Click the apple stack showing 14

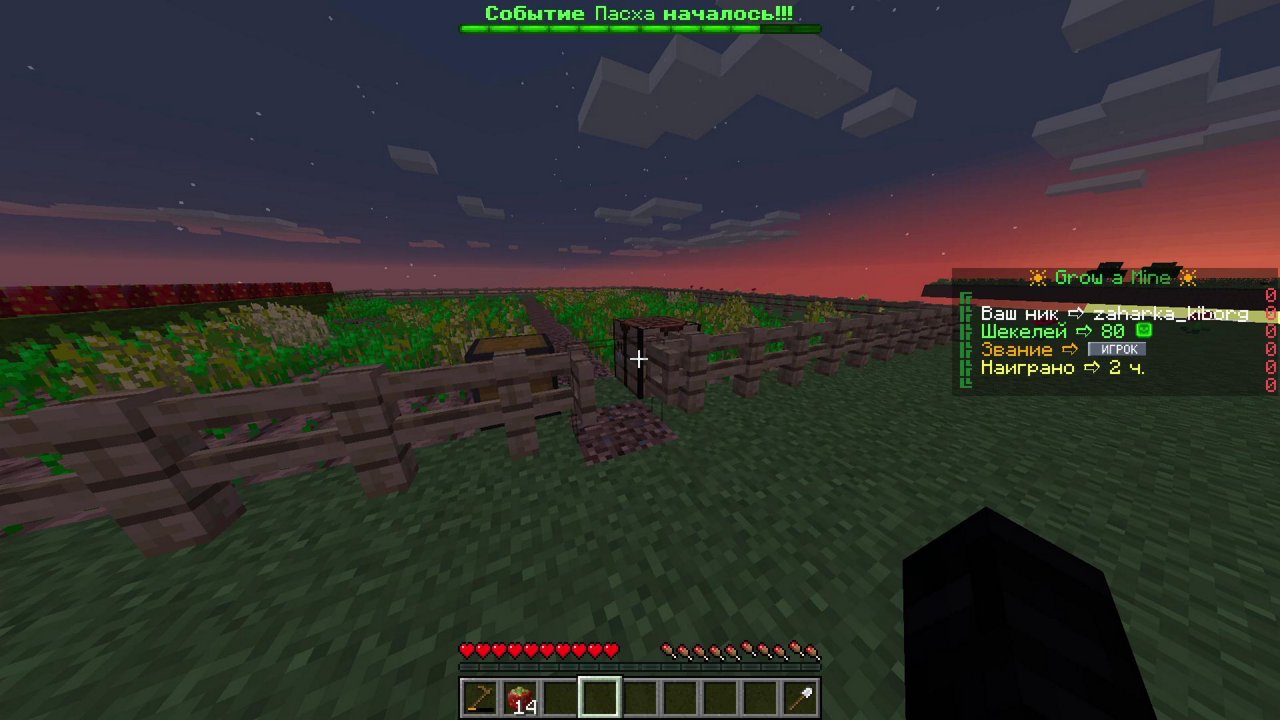518,696
